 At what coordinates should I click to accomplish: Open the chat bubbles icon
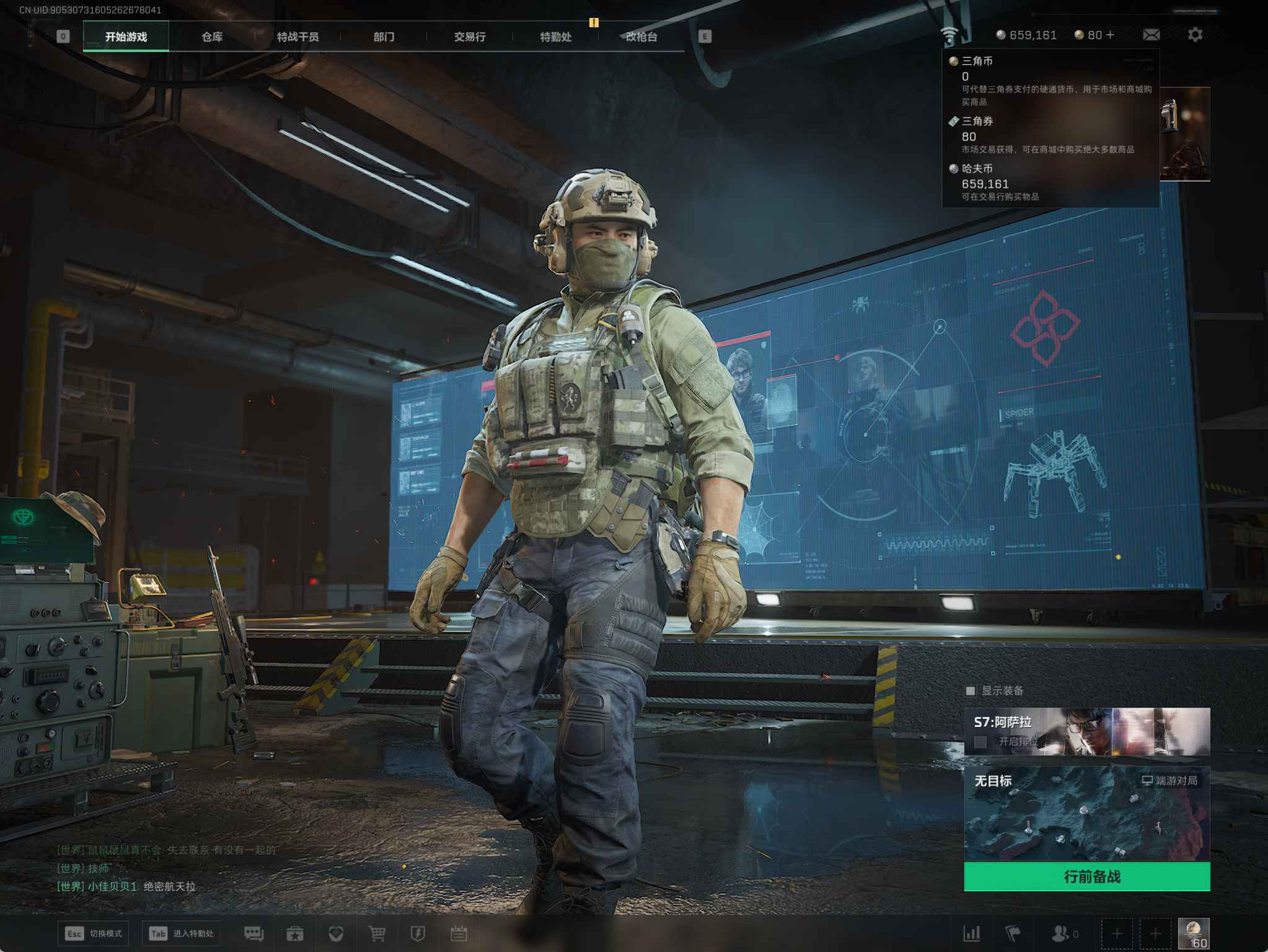[254, 933]
